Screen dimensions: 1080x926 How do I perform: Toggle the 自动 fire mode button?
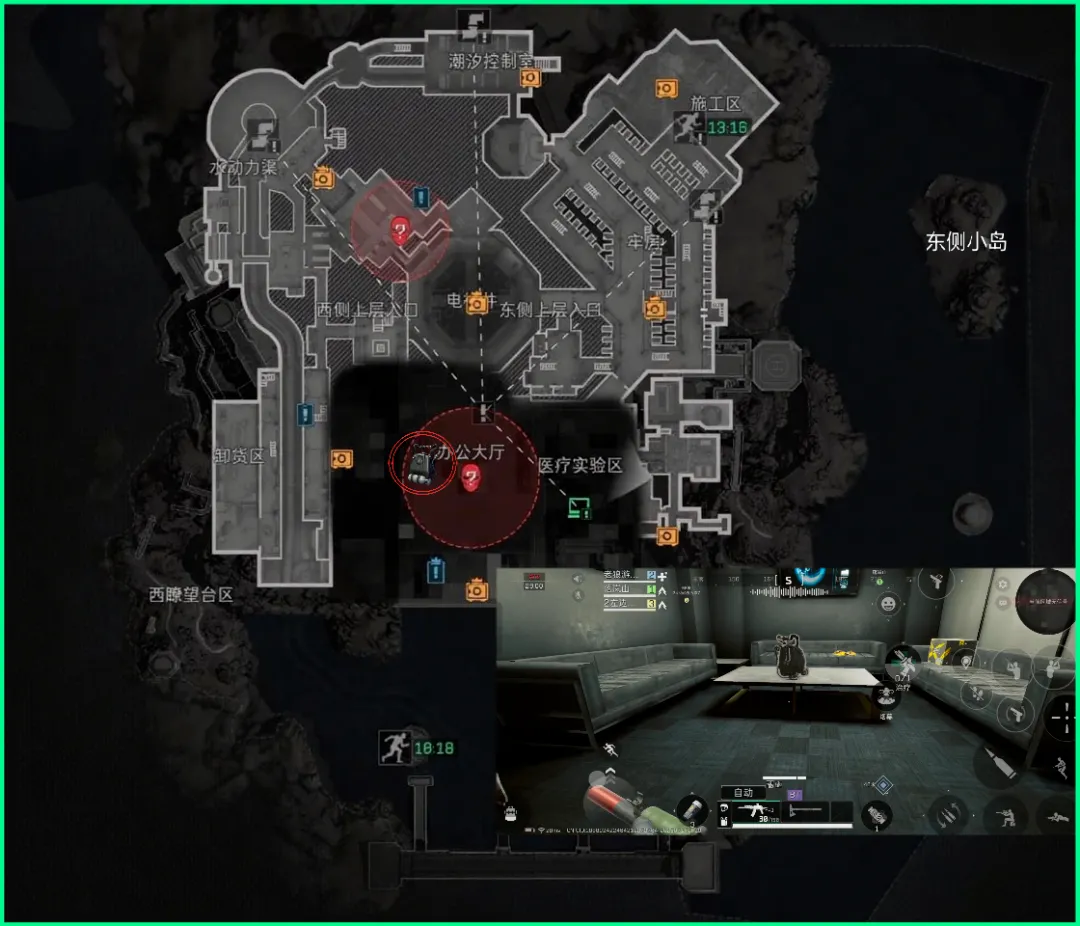[742, 792]
